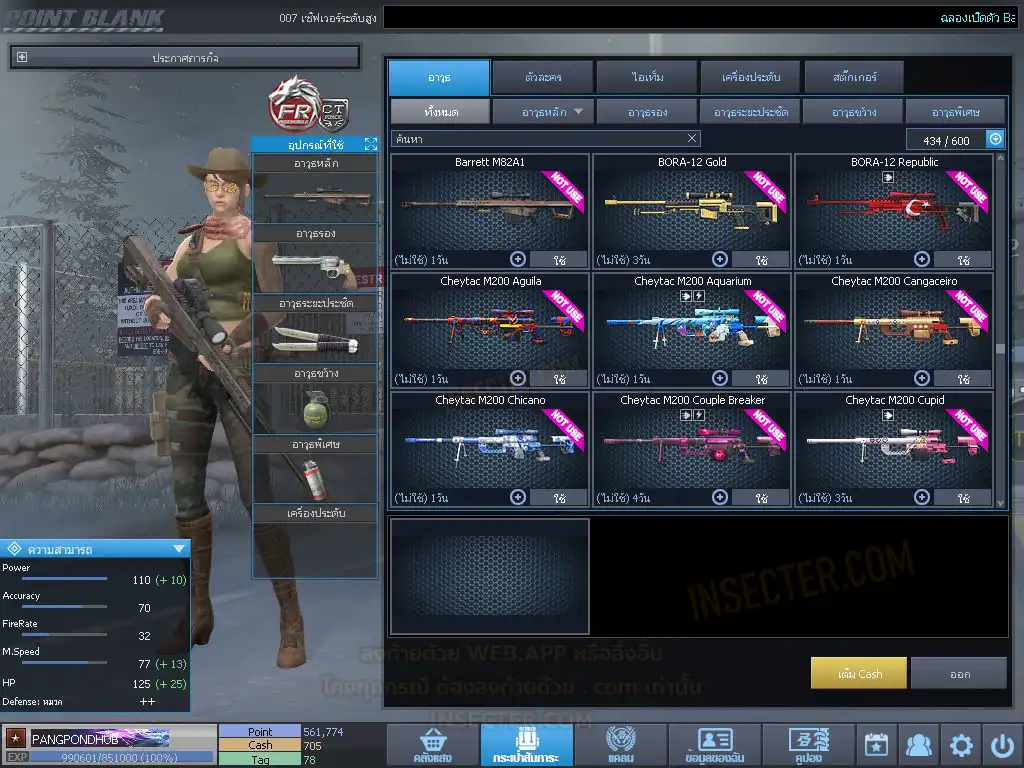Select the เครื่องประดับ accessories tab
The image size is (1024, 768).
[750, 77]
